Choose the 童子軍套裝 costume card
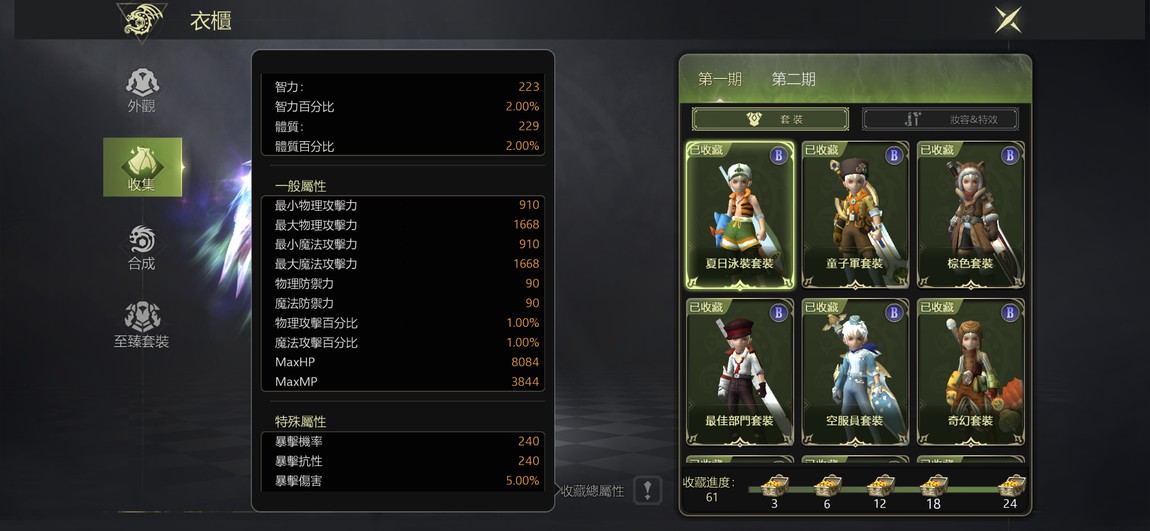Viewport: 1150px width, 531px height. click(855, 214)
